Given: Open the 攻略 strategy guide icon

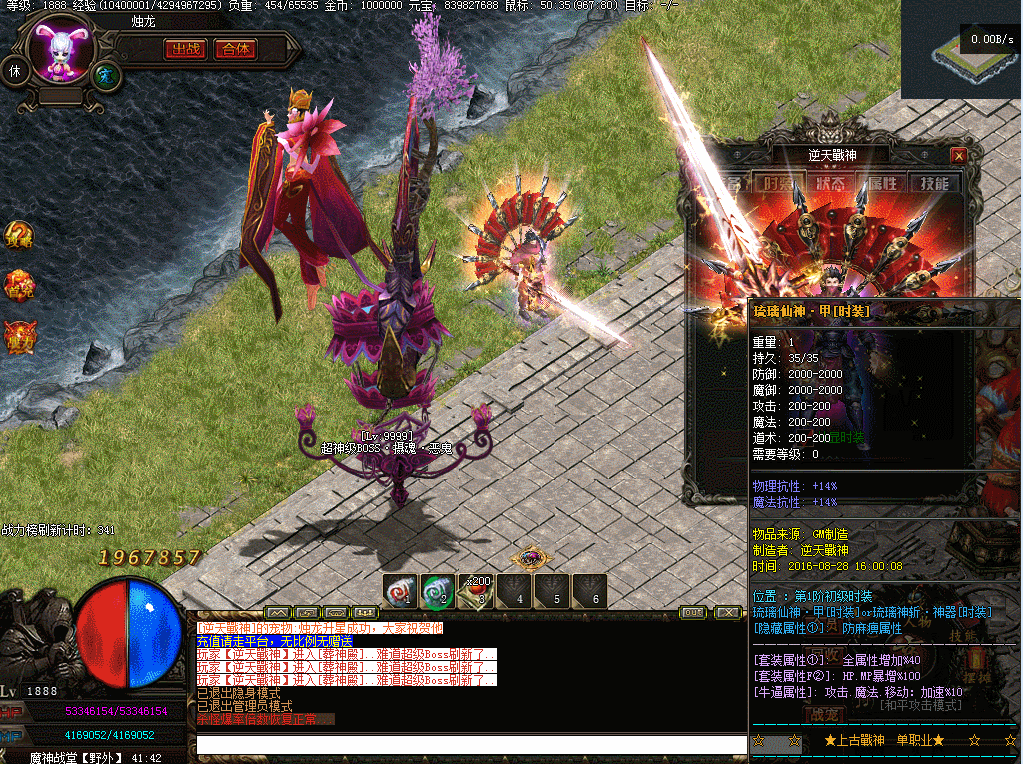Looking at the screenshot, I should pos(19,235).
